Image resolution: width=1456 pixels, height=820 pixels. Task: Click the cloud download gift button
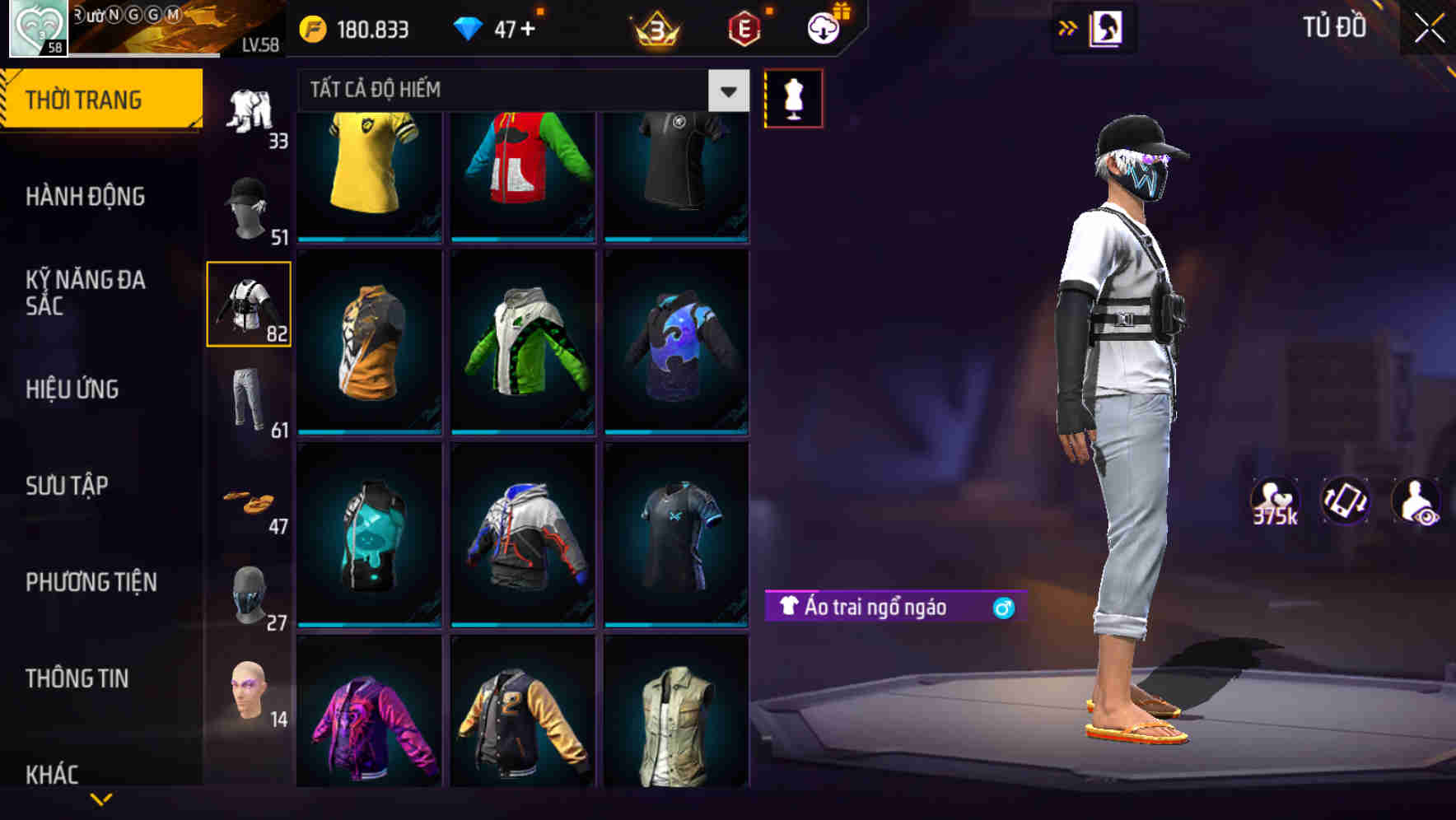click(822, 28)
